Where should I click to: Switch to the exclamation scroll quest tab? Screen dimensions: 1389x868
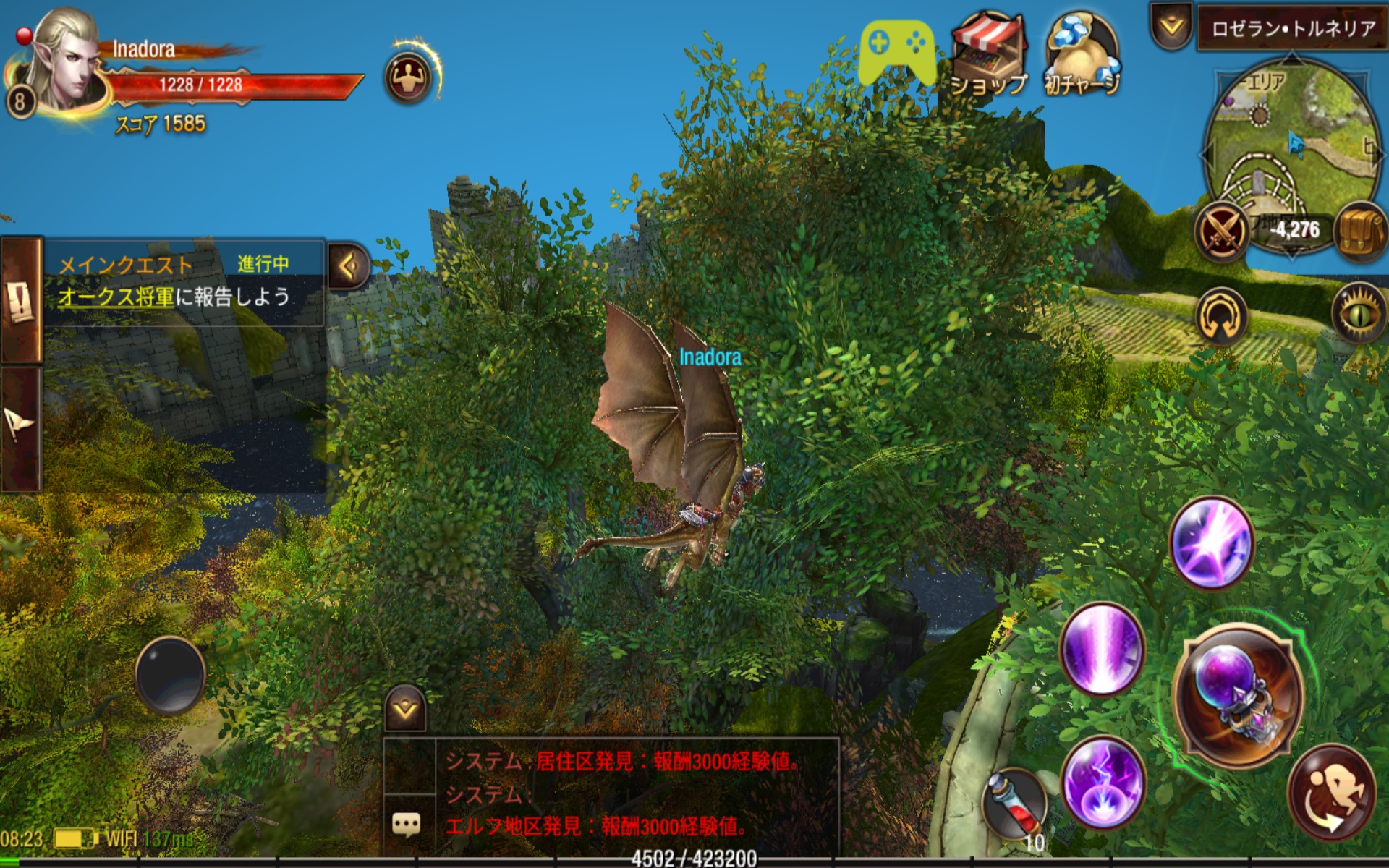20,301
